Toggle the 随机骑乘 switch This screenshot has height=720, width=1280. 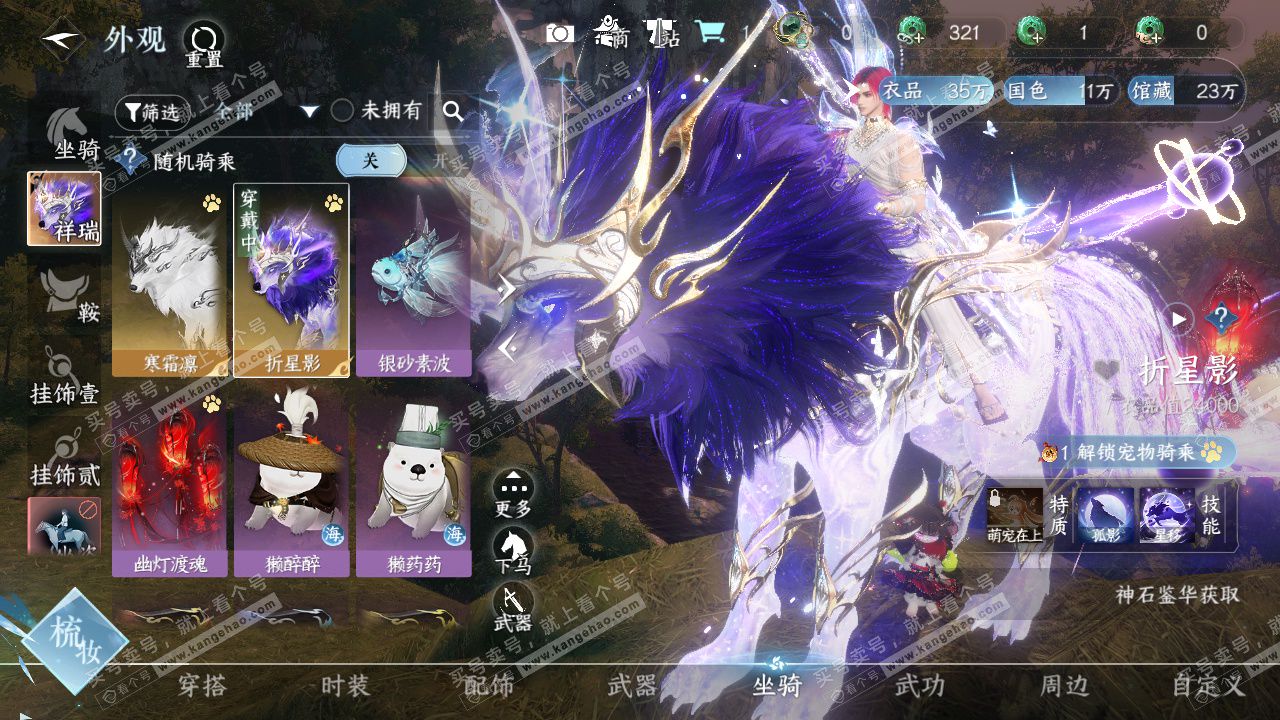tap(391, 160)
